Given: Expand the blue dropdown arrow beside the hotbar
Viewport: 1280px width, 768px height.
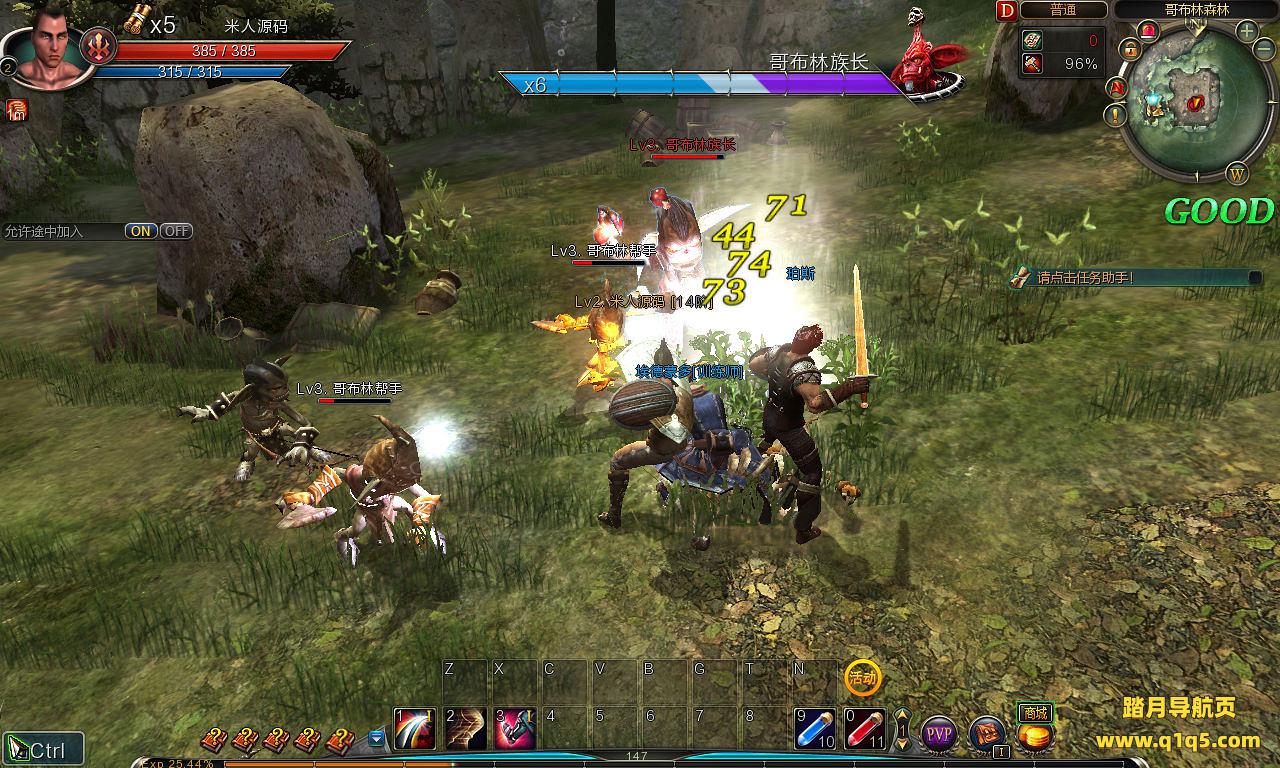Looking at the screenshot, I should pos(376,738).
